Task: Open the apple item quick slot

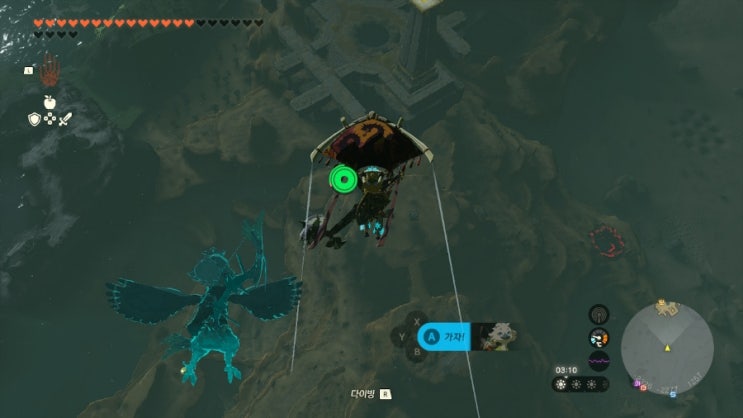Action: (x=49, y=101)
